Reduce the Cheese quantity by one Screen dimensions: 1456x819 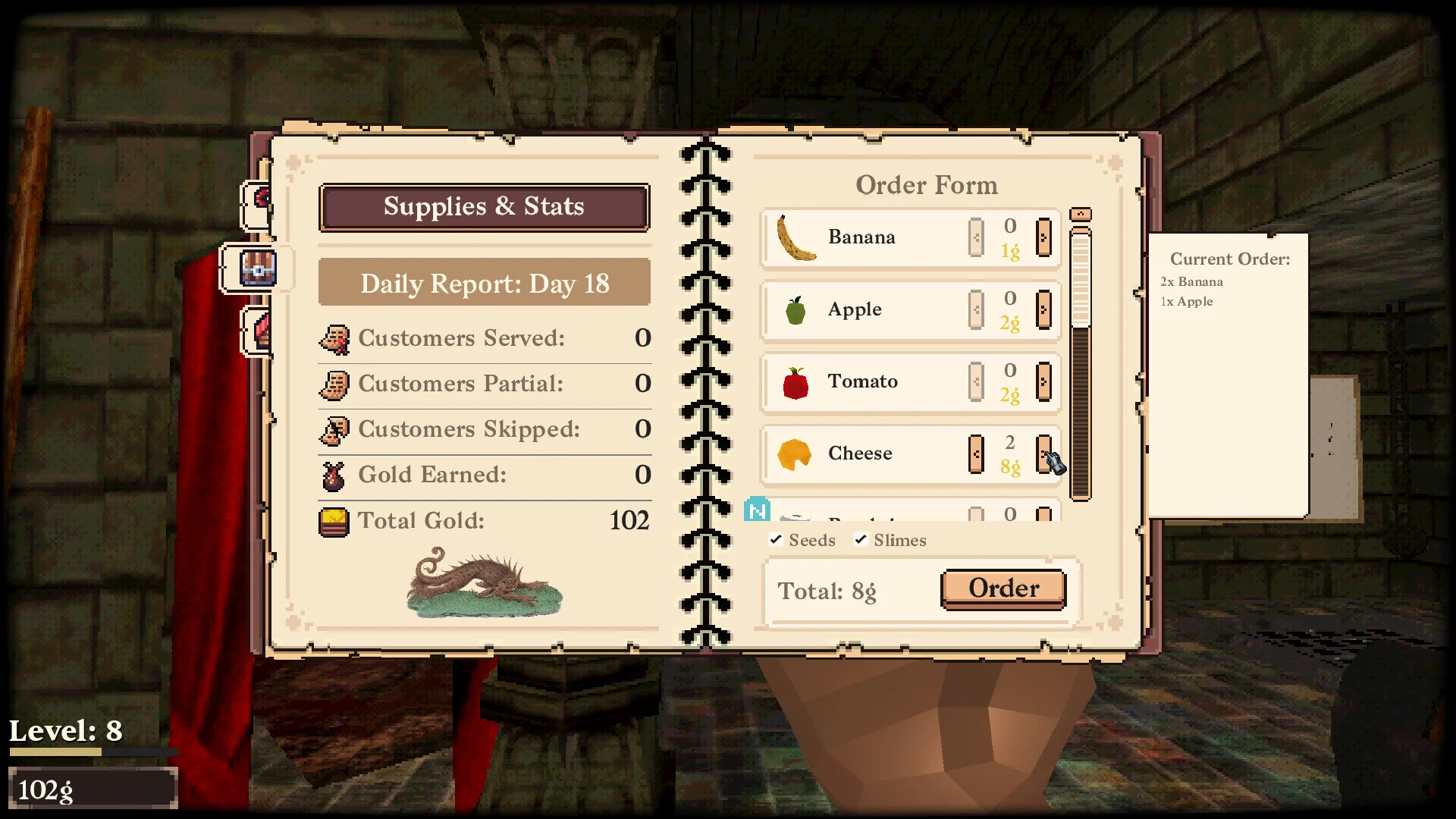976,453
